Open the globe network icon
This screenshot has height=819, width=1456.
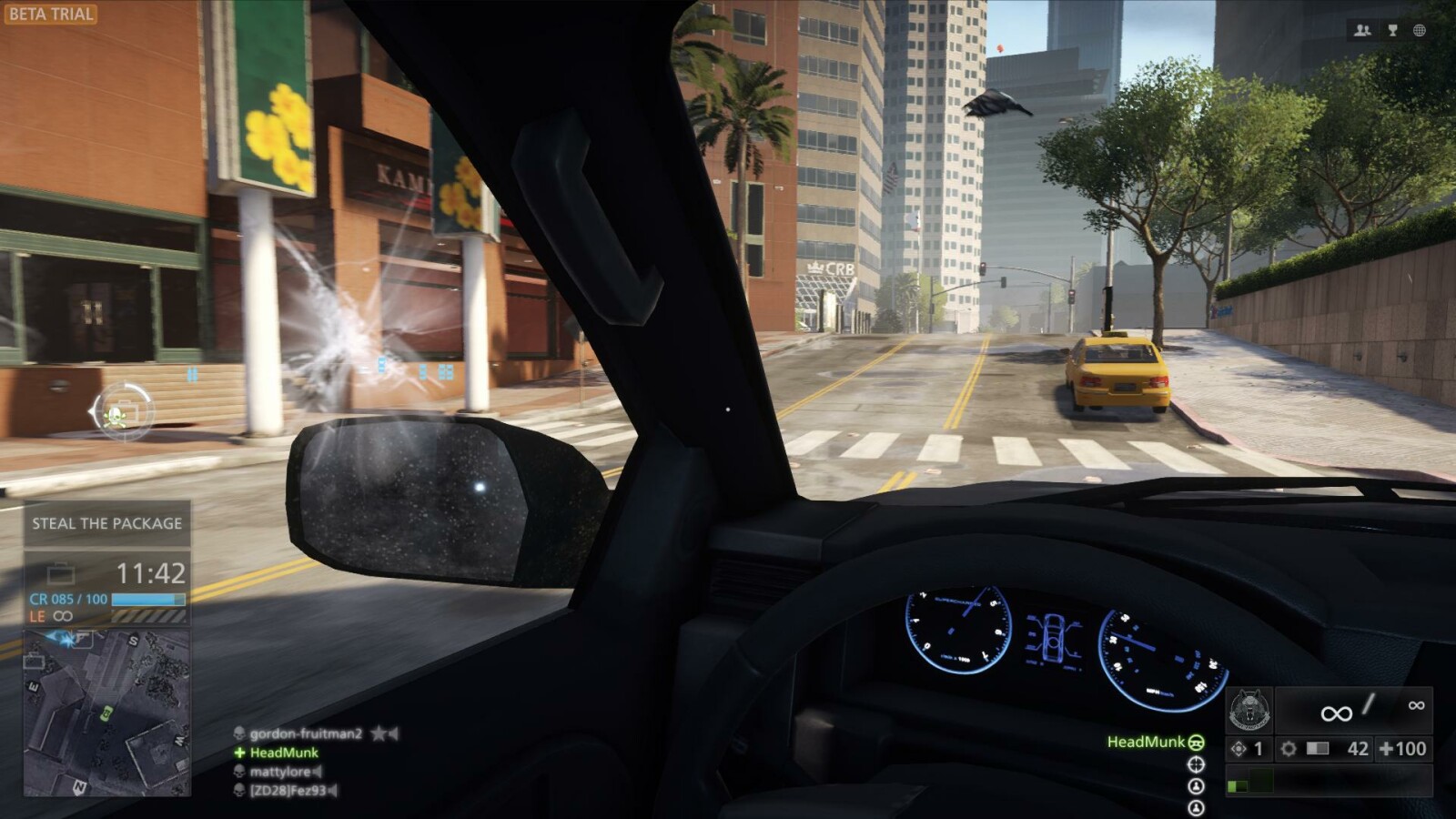click(1419, 30)
